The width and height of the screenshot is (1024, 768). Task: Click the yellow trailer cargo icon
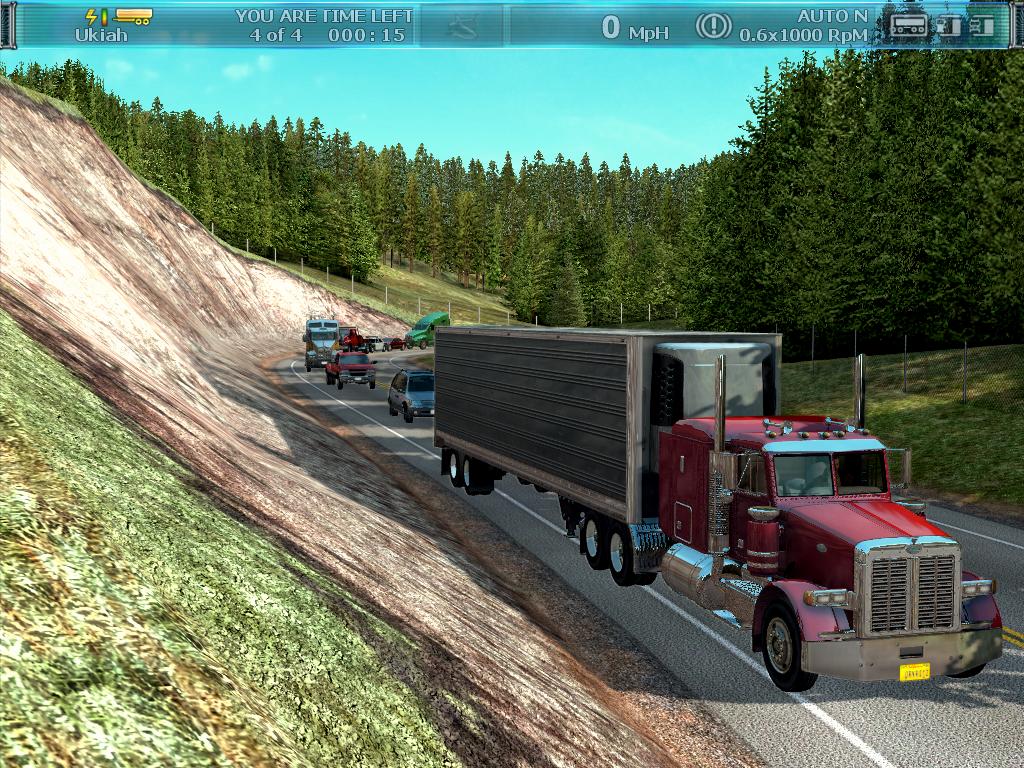133,16
